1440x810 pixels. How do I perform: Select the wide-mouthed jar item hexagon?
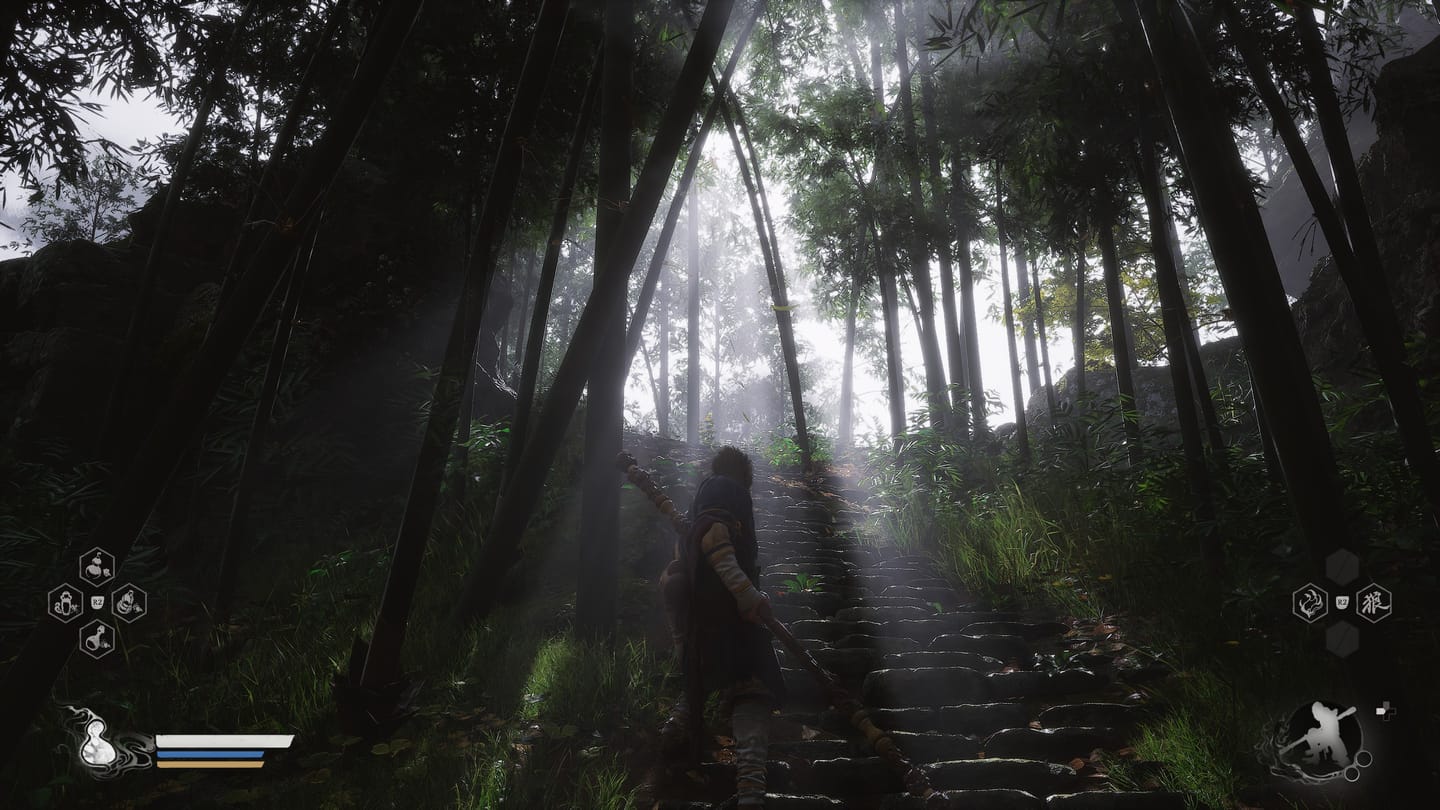(x=65, y=602)
